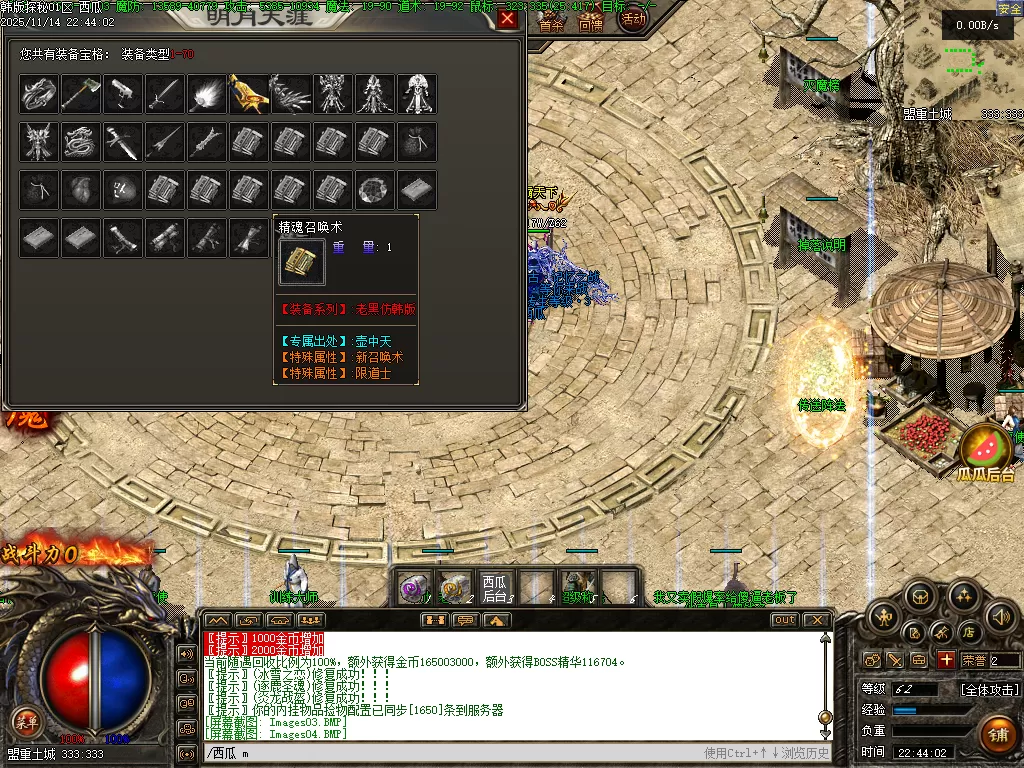Select the golden phoenix item slot
The width and height of the screenshot is (1024, 768).
click(x=248, y=94)
